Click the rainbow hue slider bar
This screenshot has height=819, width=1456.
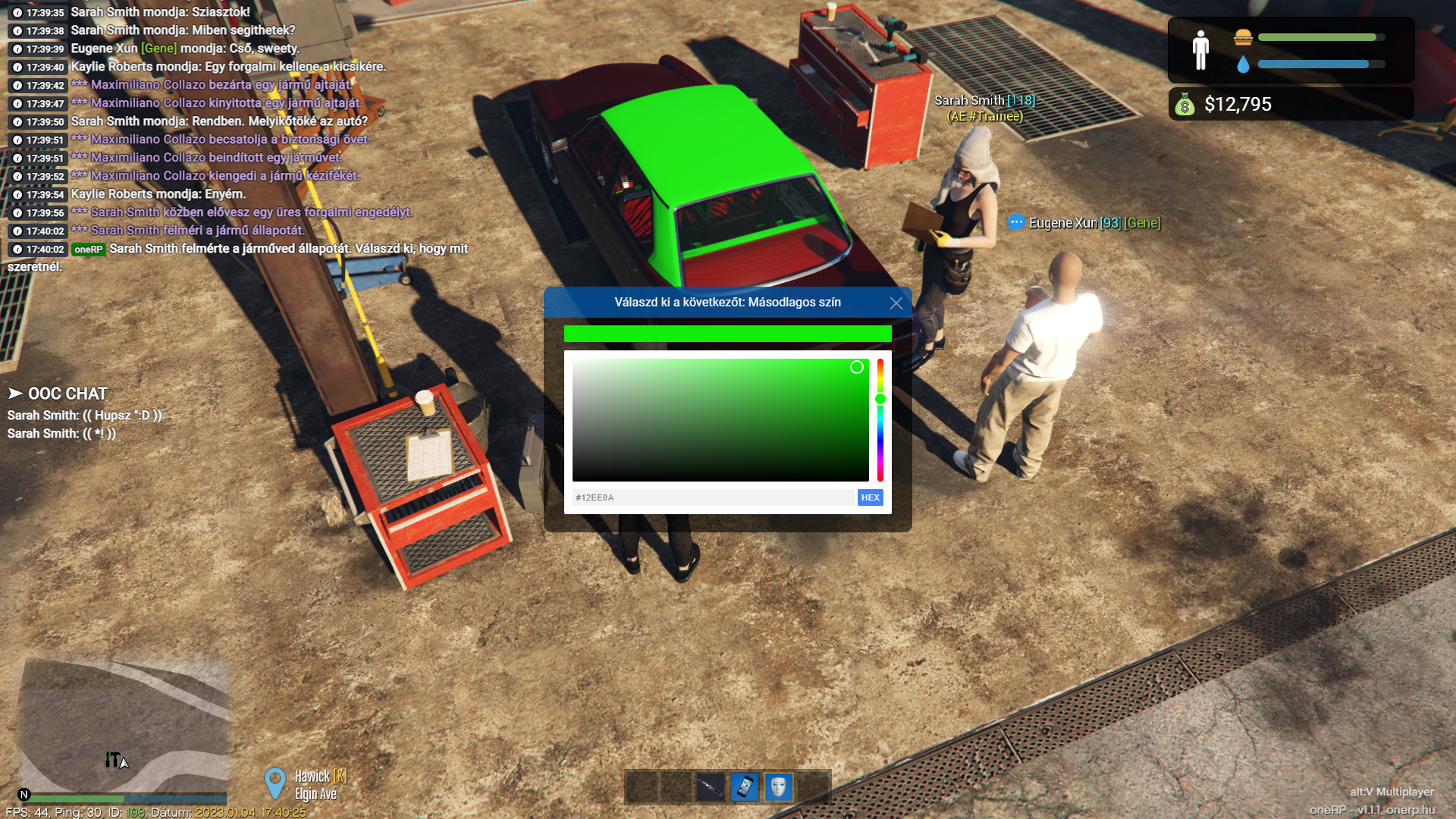pyautogui.click(x=880, y=440)
